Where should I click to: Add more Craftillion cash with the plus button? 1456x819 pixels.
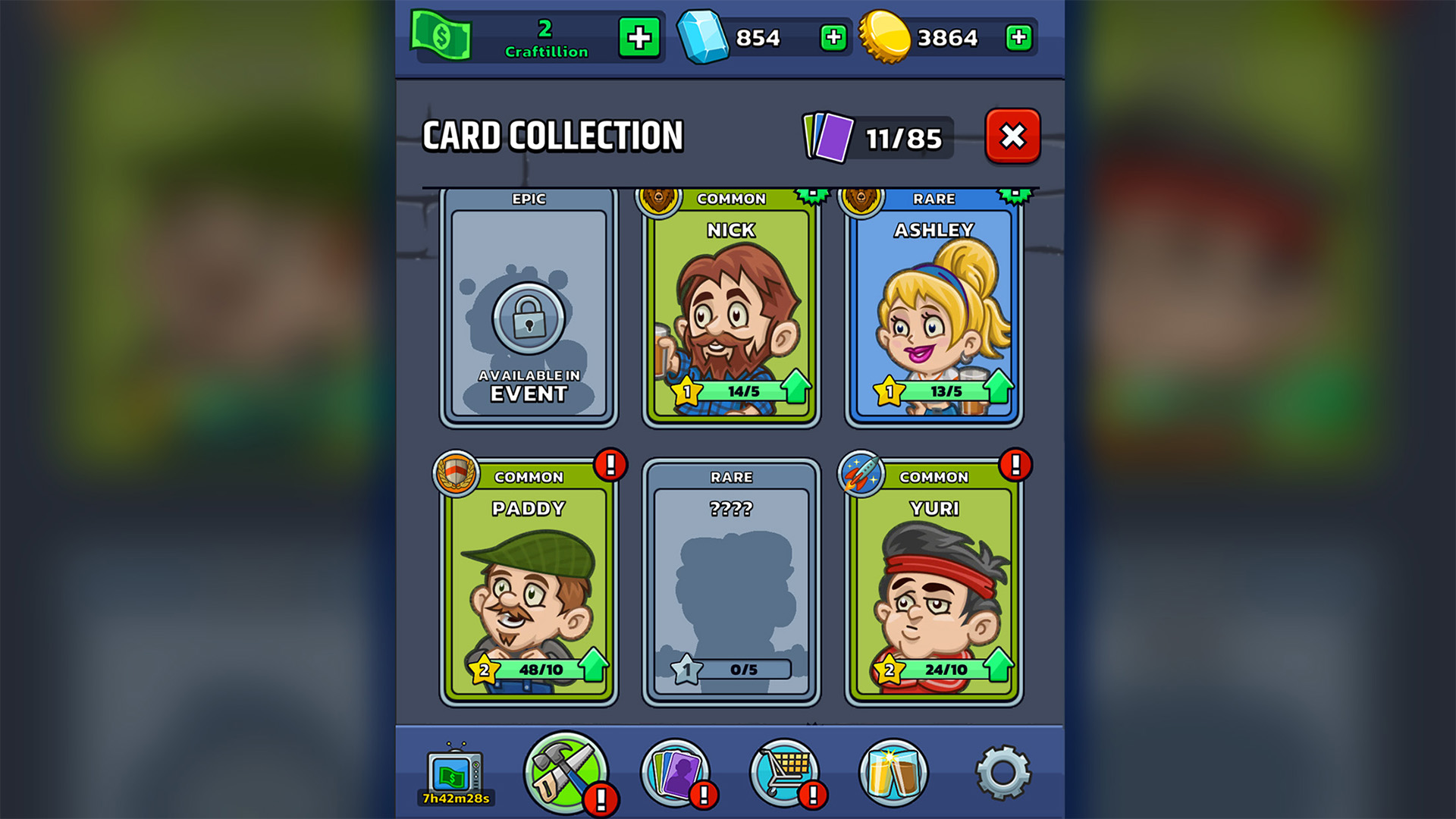tap(639, 36)
